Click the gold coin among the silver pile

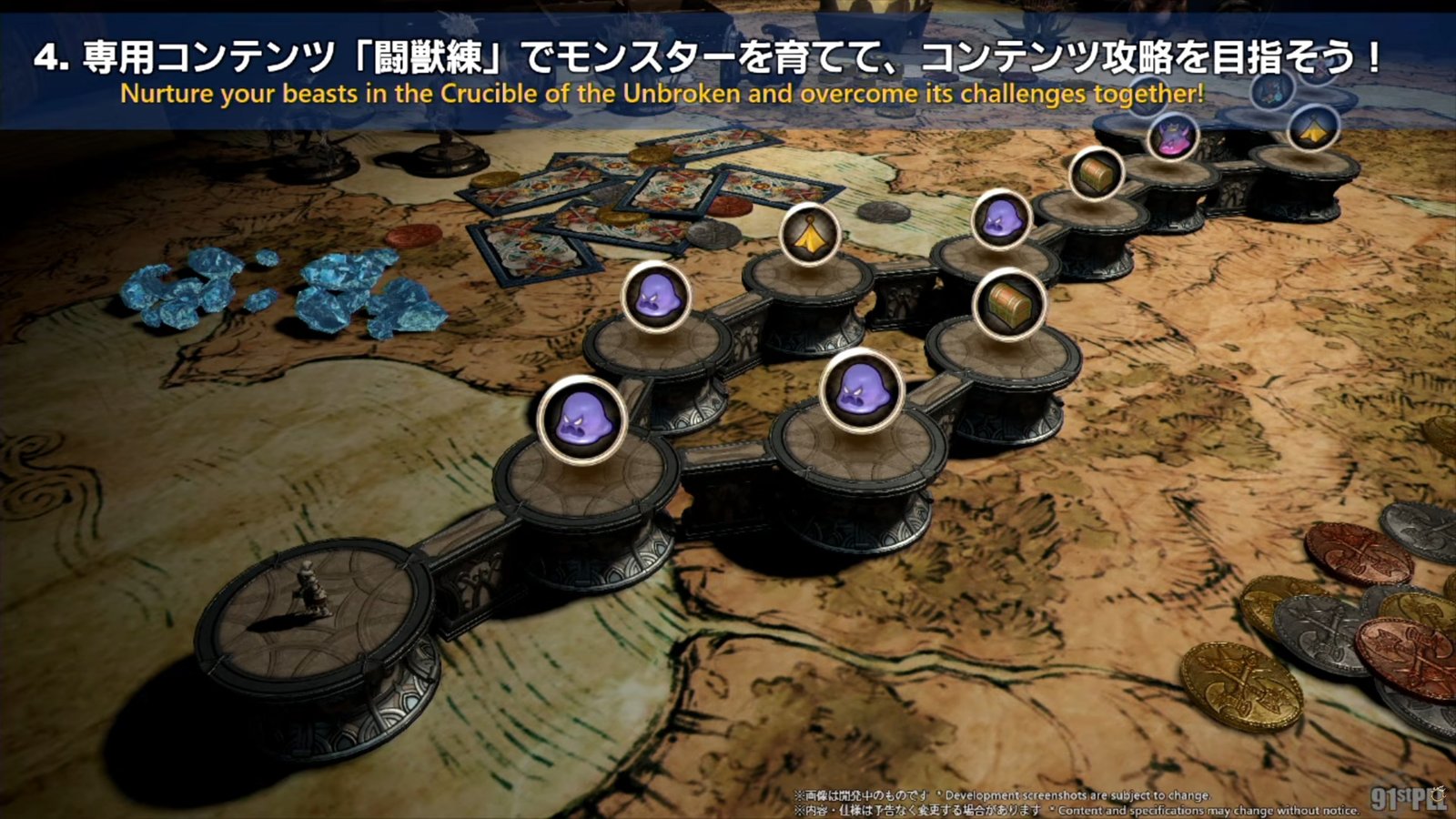1241,684
